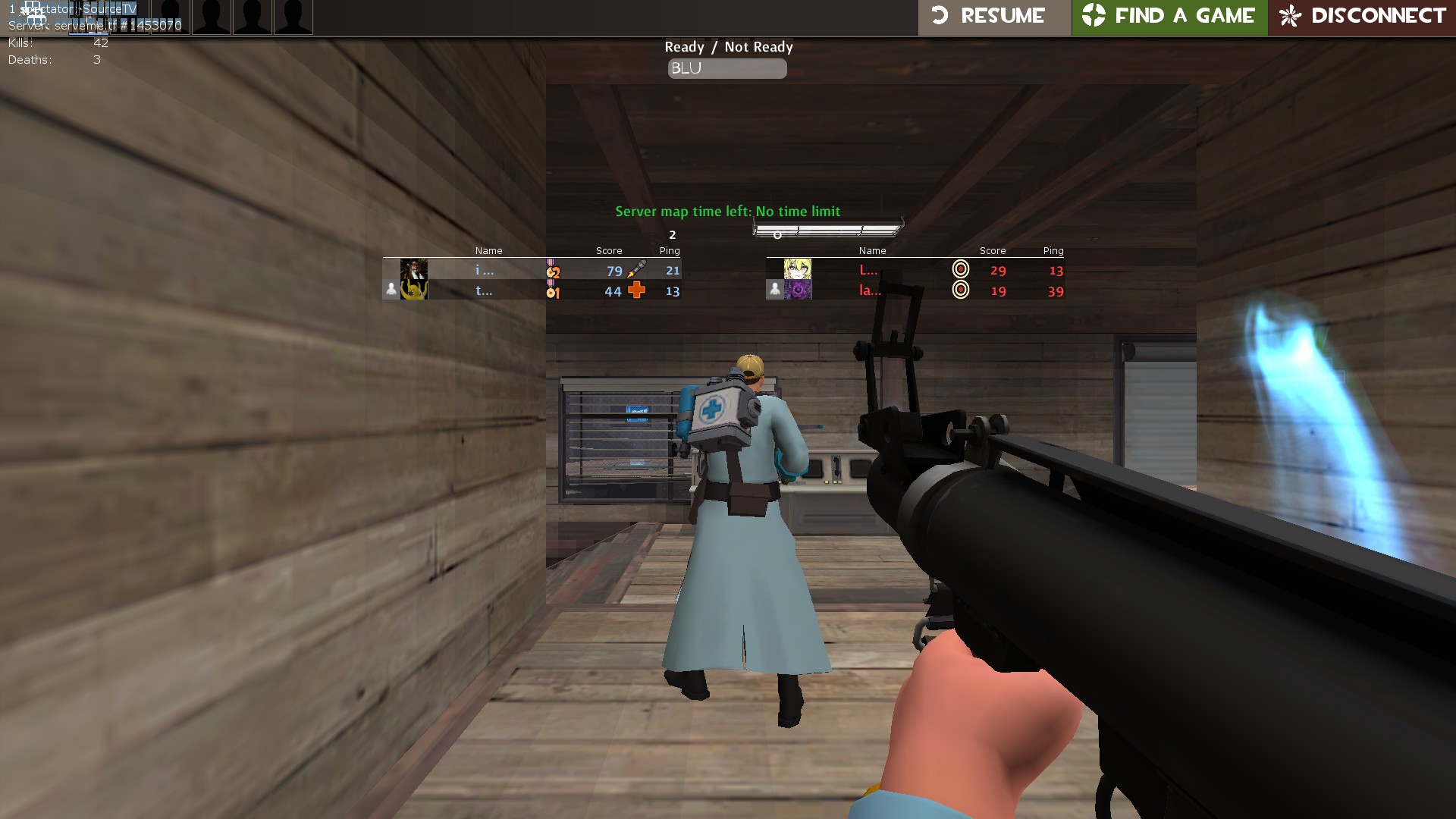Disconnect from the server

coord(1362,17)
